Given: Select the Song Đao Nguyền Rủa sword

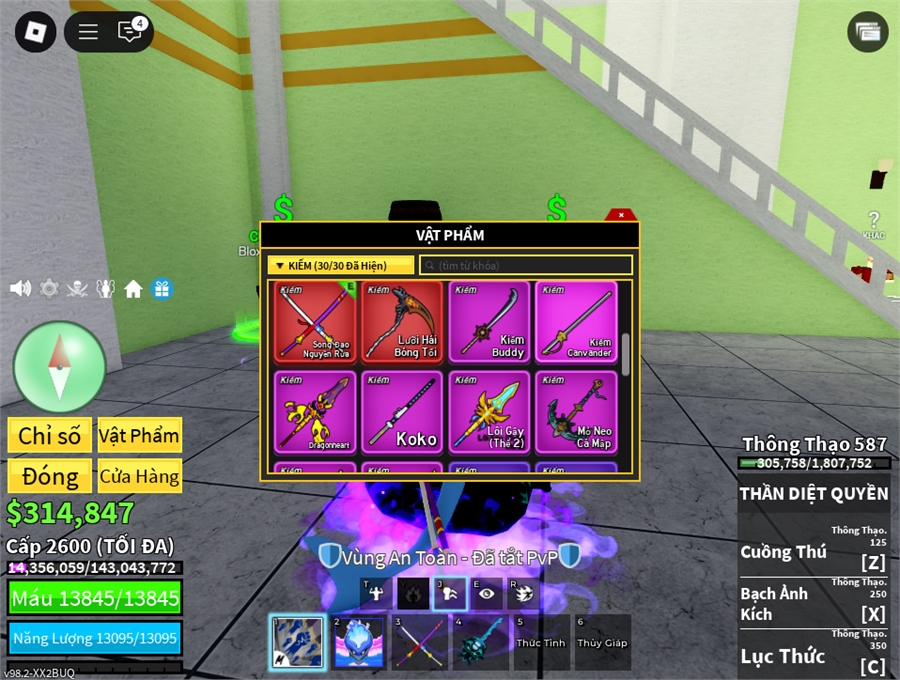Looking at the screenshot, I should tap(315, 321).
